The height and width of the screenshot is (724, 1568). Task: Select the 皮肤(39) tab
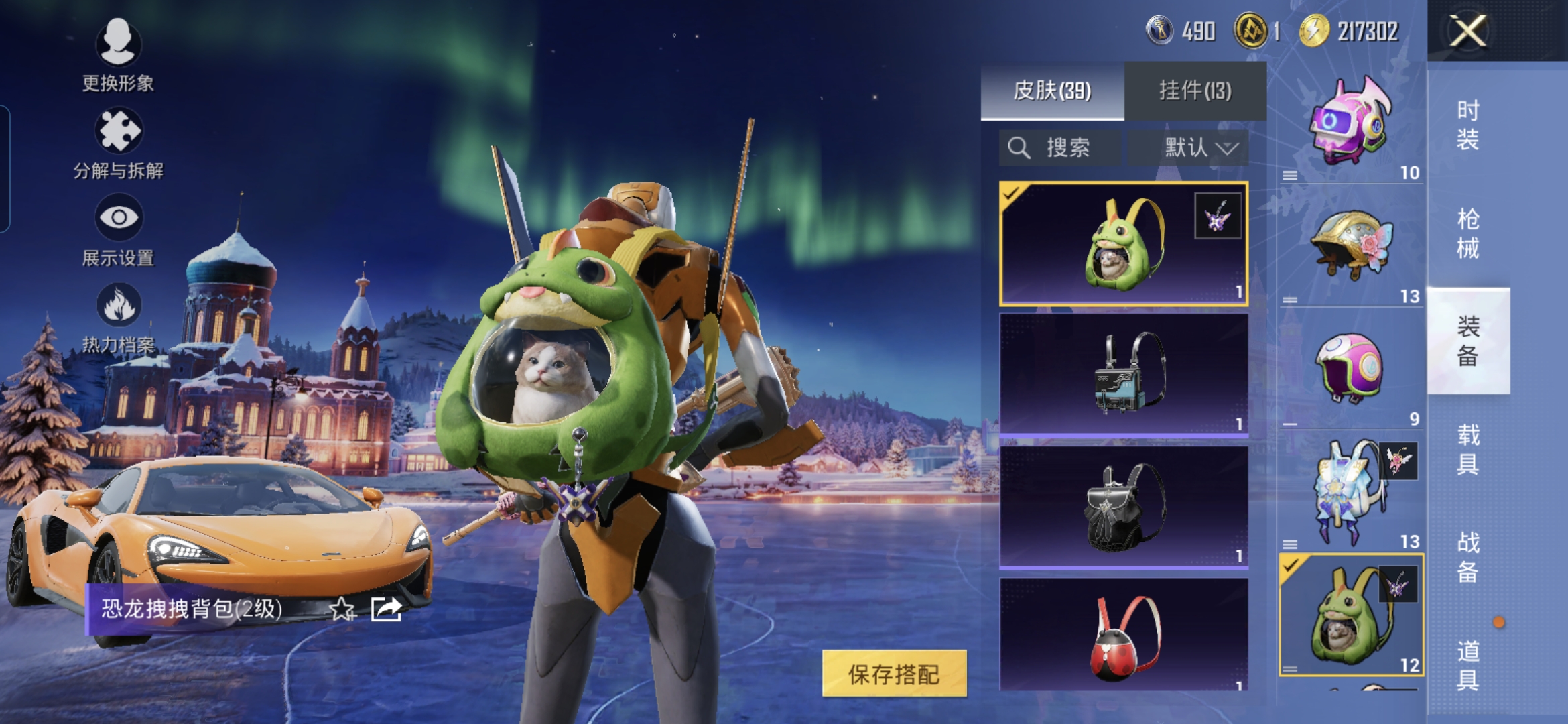coord(1052,90)
